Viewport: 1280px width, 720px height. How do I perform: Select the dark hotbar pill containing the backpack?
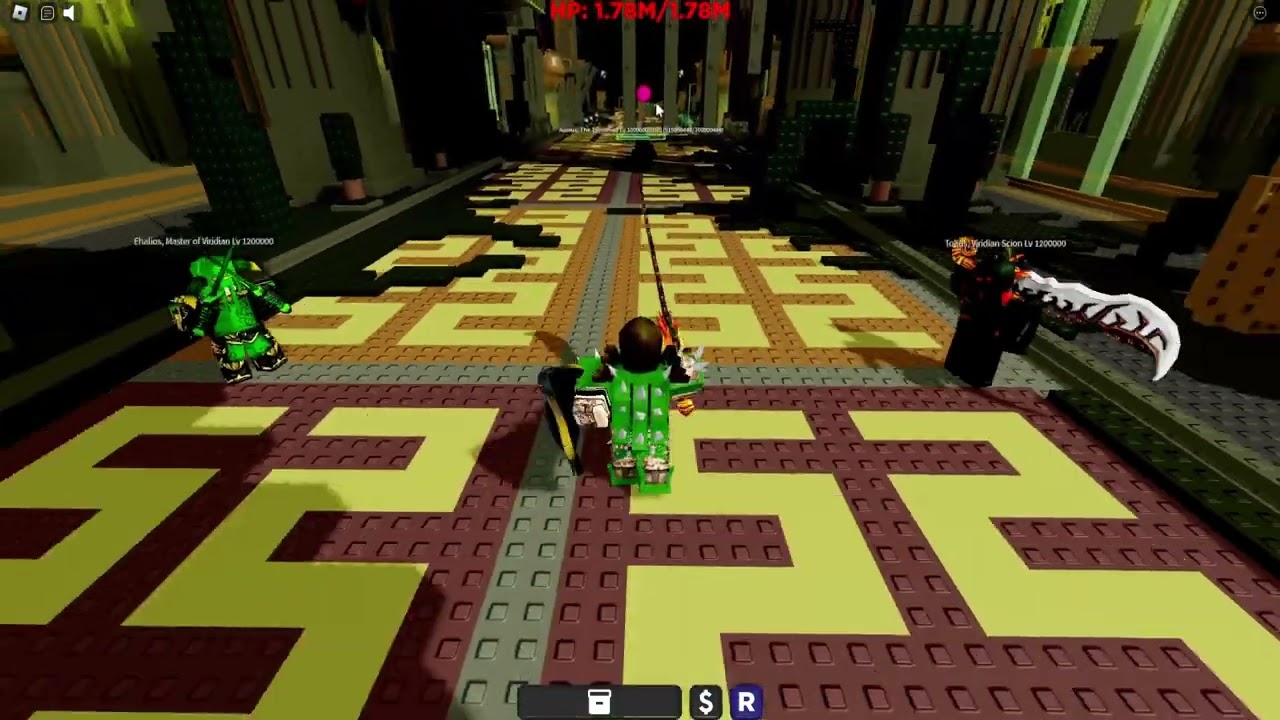coord(598,701)
